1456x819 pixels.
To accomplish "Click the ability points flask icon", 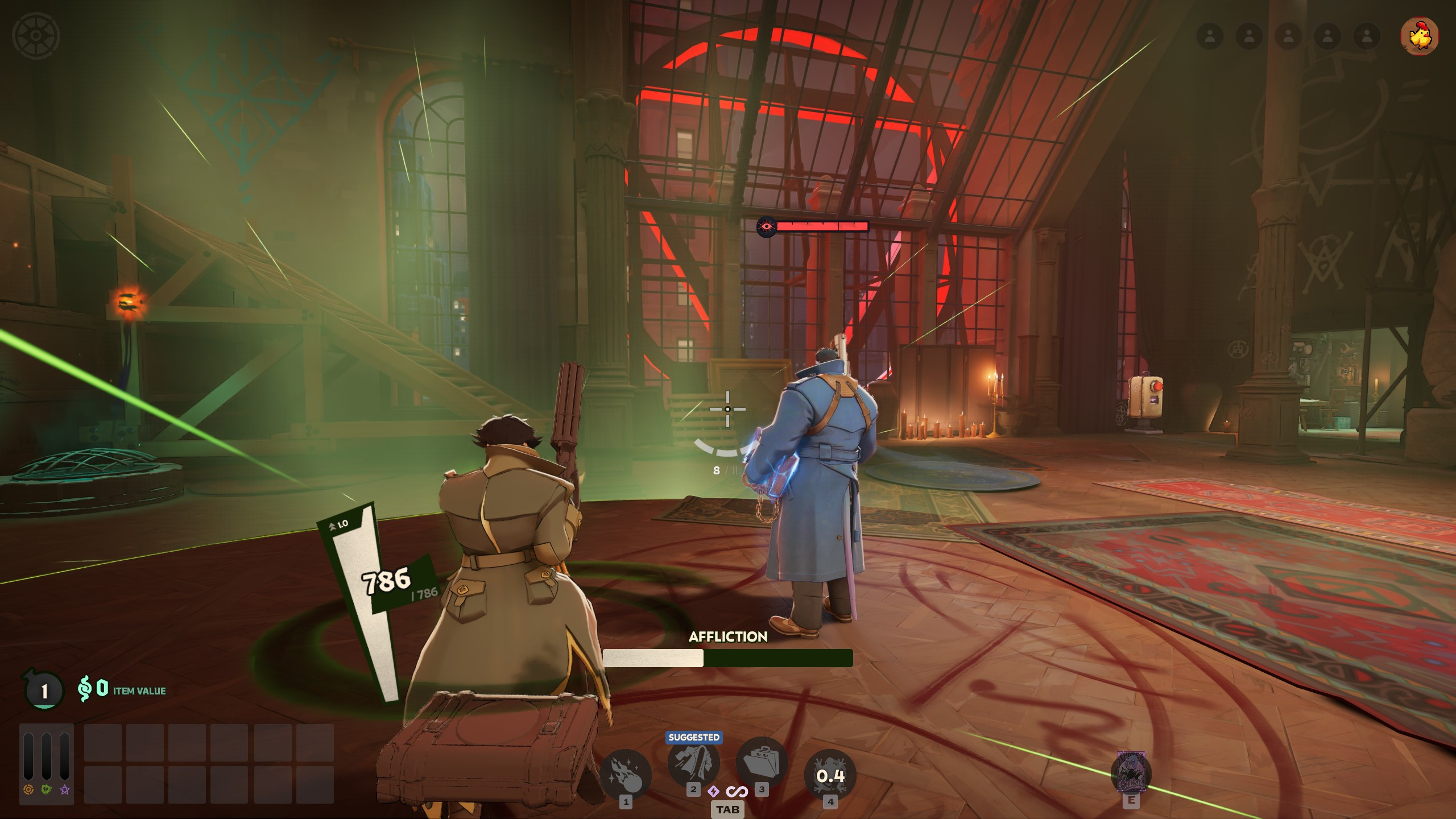I will (43, 690).
